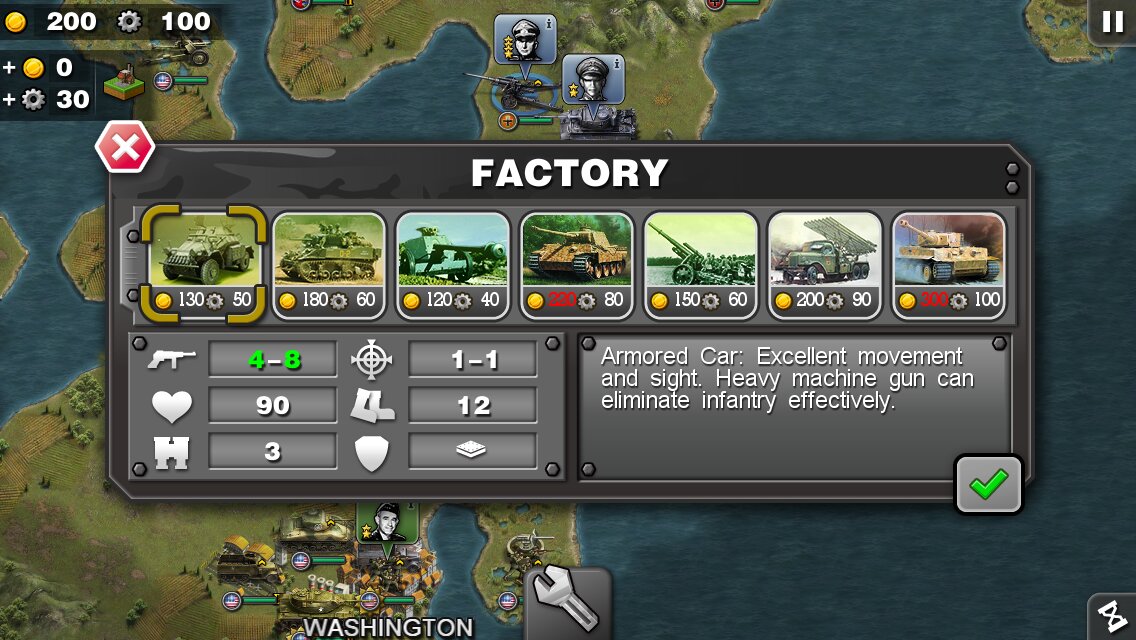The image size is (1136, 640).
Task: Close the Factory panel with the red X
Action: 125,149
